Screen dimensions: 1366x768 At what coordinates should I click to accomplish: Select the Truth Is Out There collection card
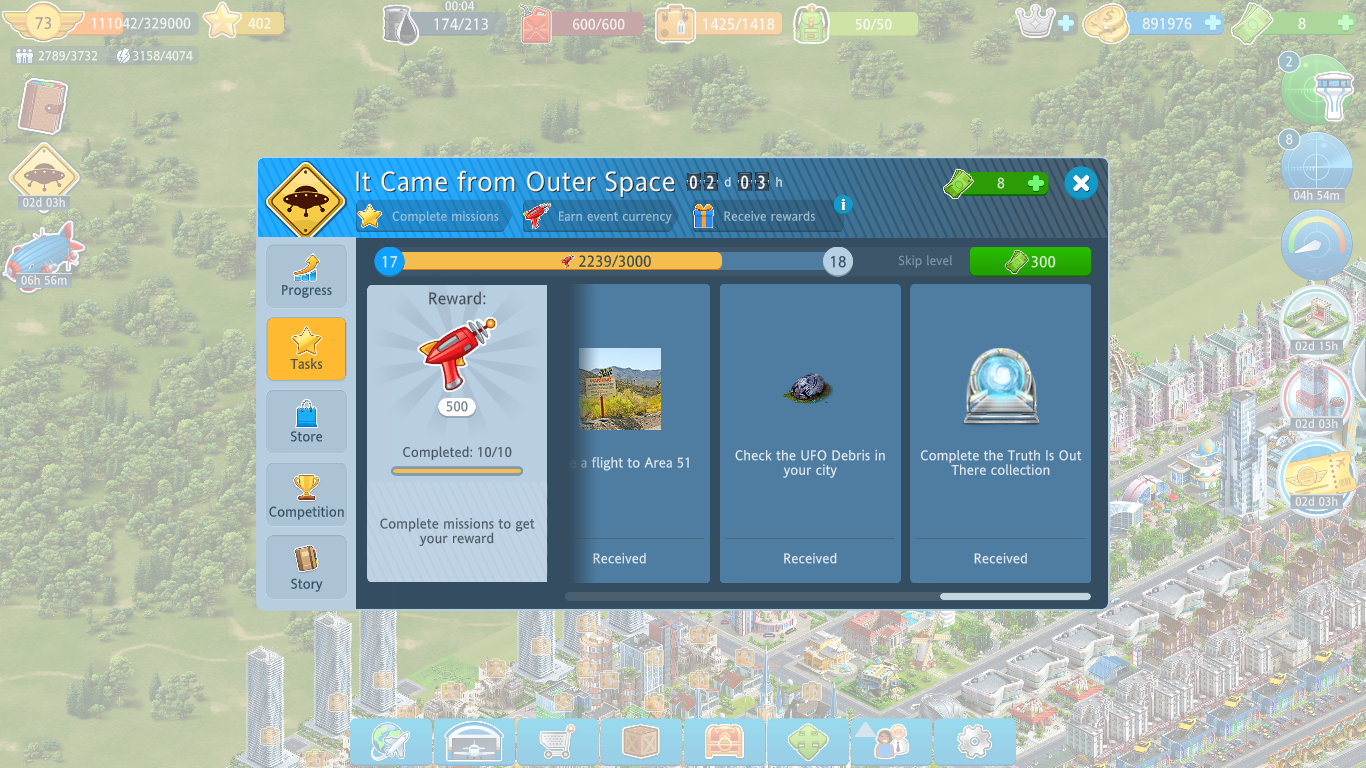(x=1000, y=433)
